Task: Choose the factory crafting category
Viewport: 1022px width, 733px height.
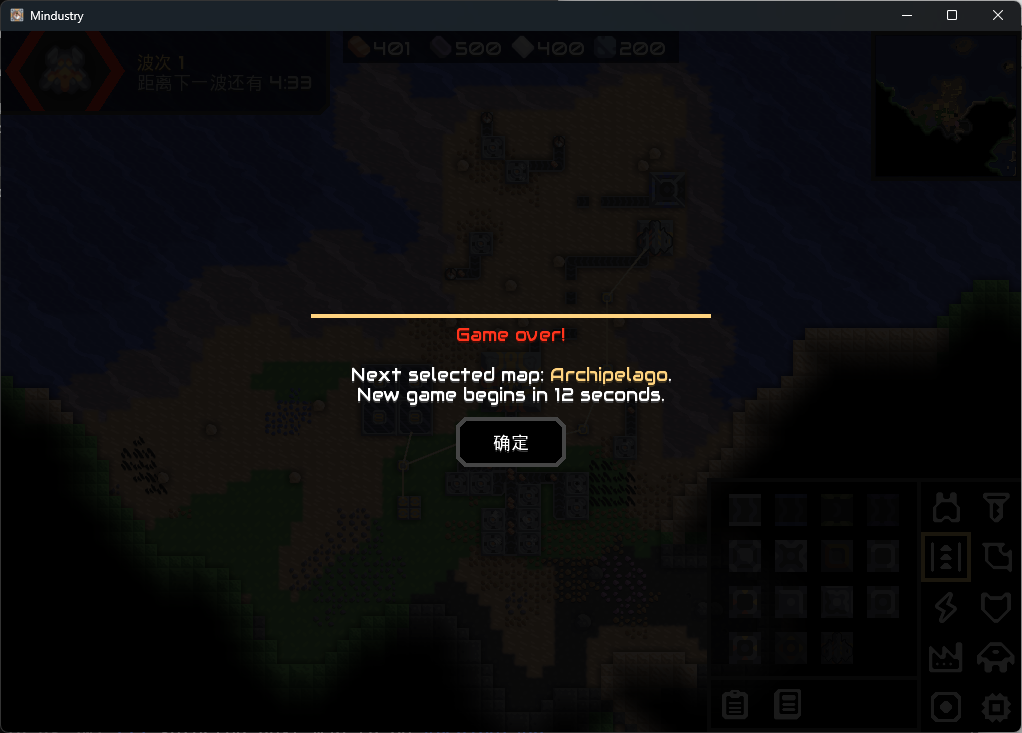Action: point(946,657)
